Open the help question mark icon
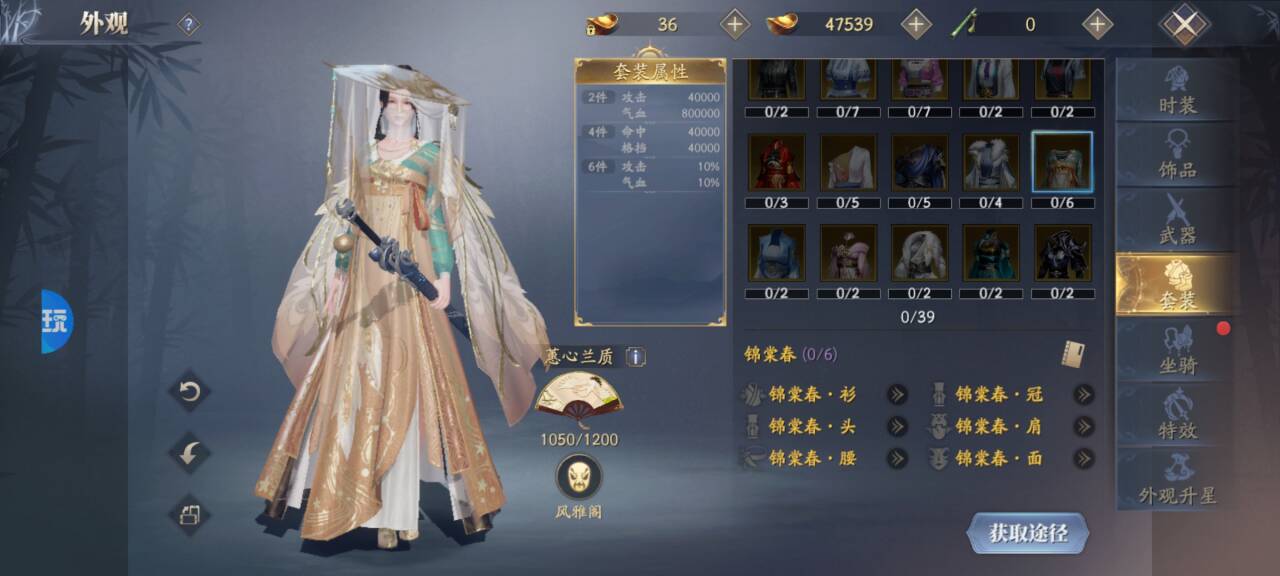Viewport: 1280px width, 576px height. click(x=188, y=25)
